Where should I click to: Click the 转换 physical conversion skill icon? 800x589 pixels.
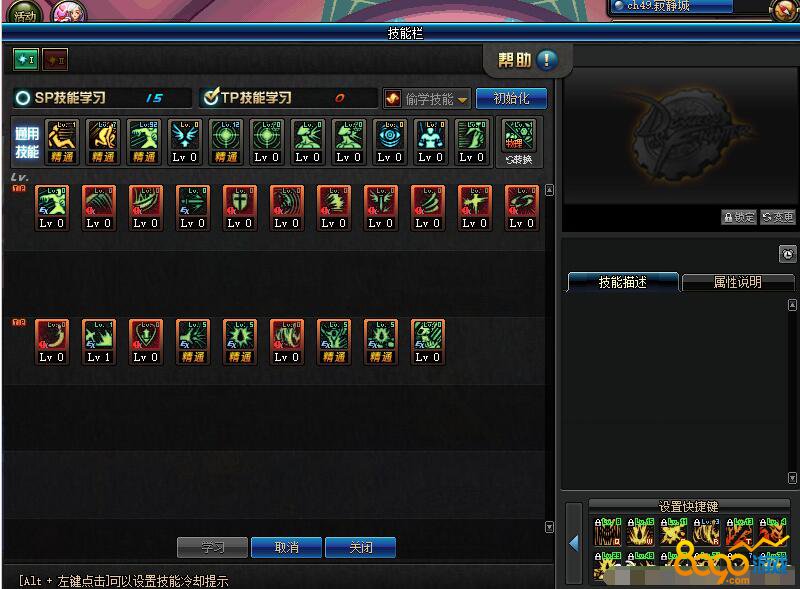(519, 141)
